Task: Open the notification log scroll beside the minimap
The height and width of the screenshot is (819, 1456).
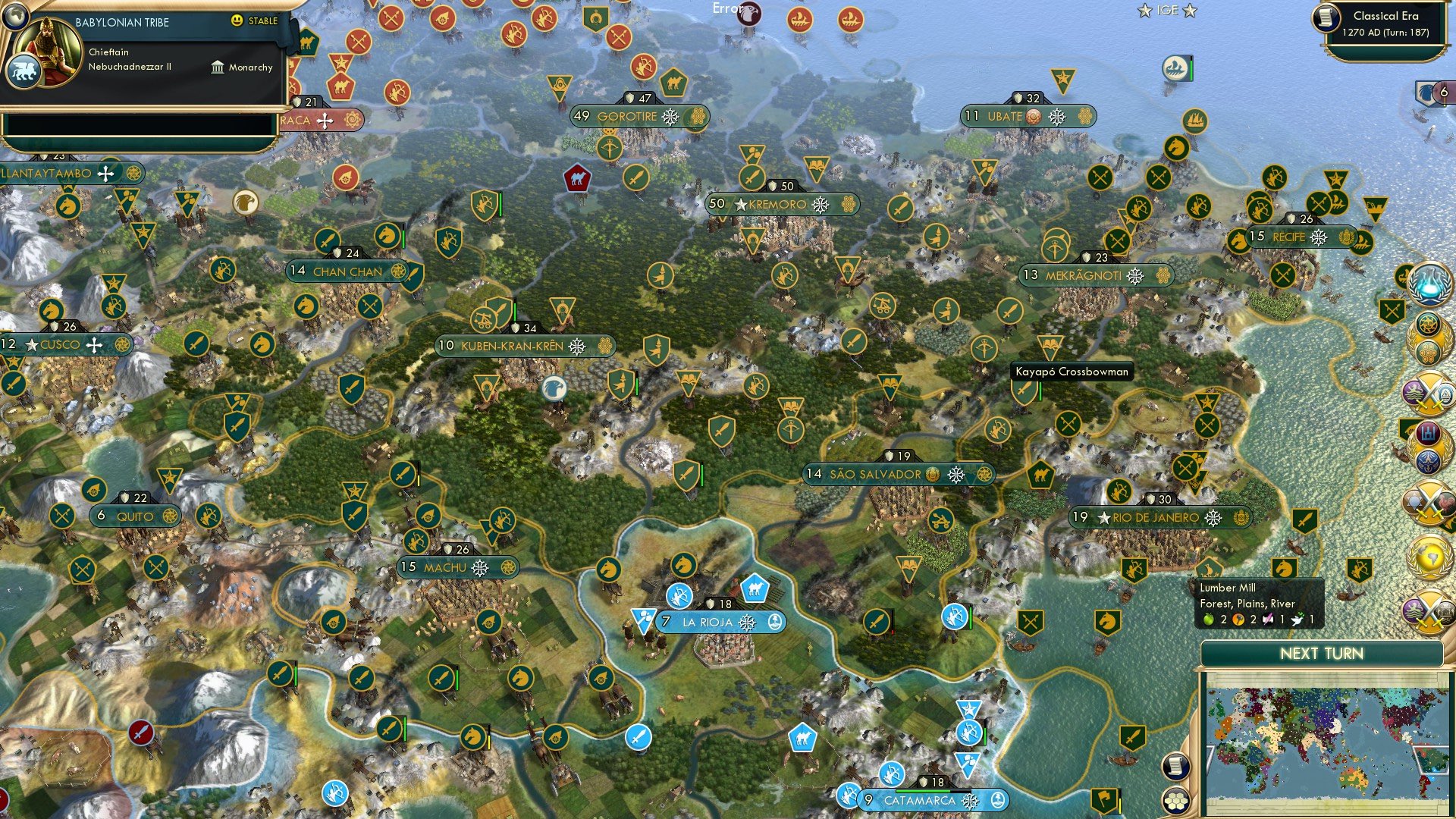Action: pos(1175,767)
